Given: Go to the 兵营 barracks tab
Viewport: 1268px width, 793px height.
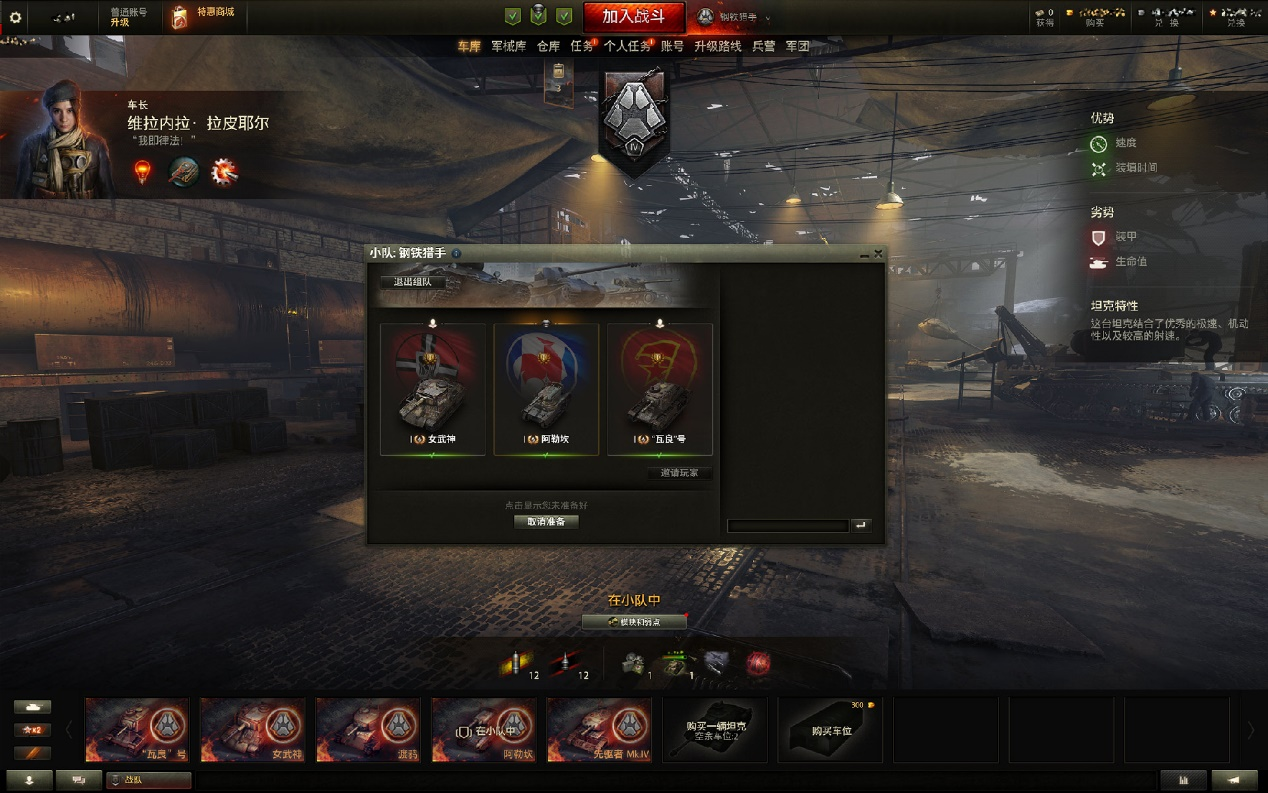Looking at the screenshot, I should point(763,46).
